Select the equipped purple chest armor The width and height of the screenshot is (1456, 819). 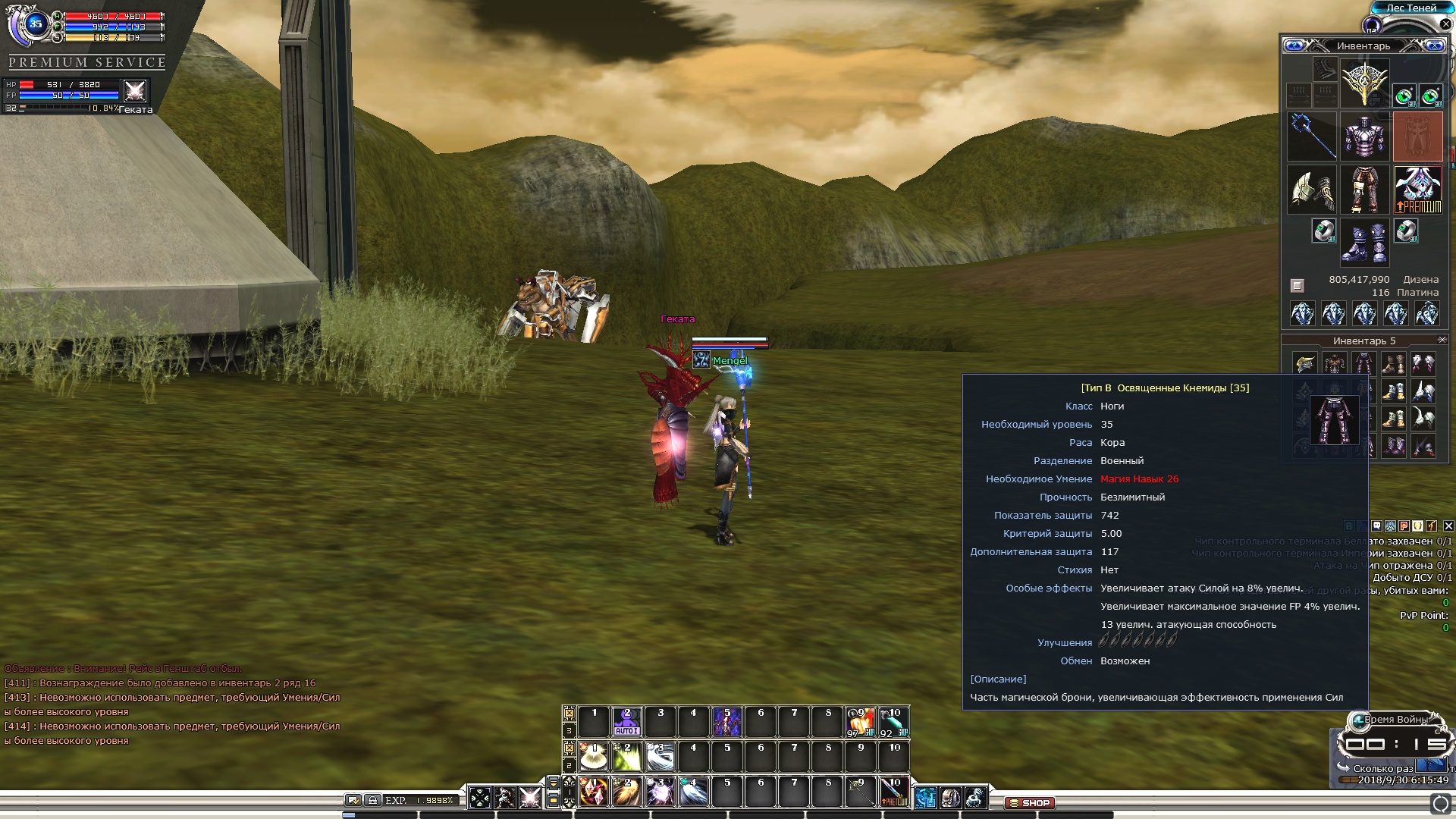[1364, 136]
